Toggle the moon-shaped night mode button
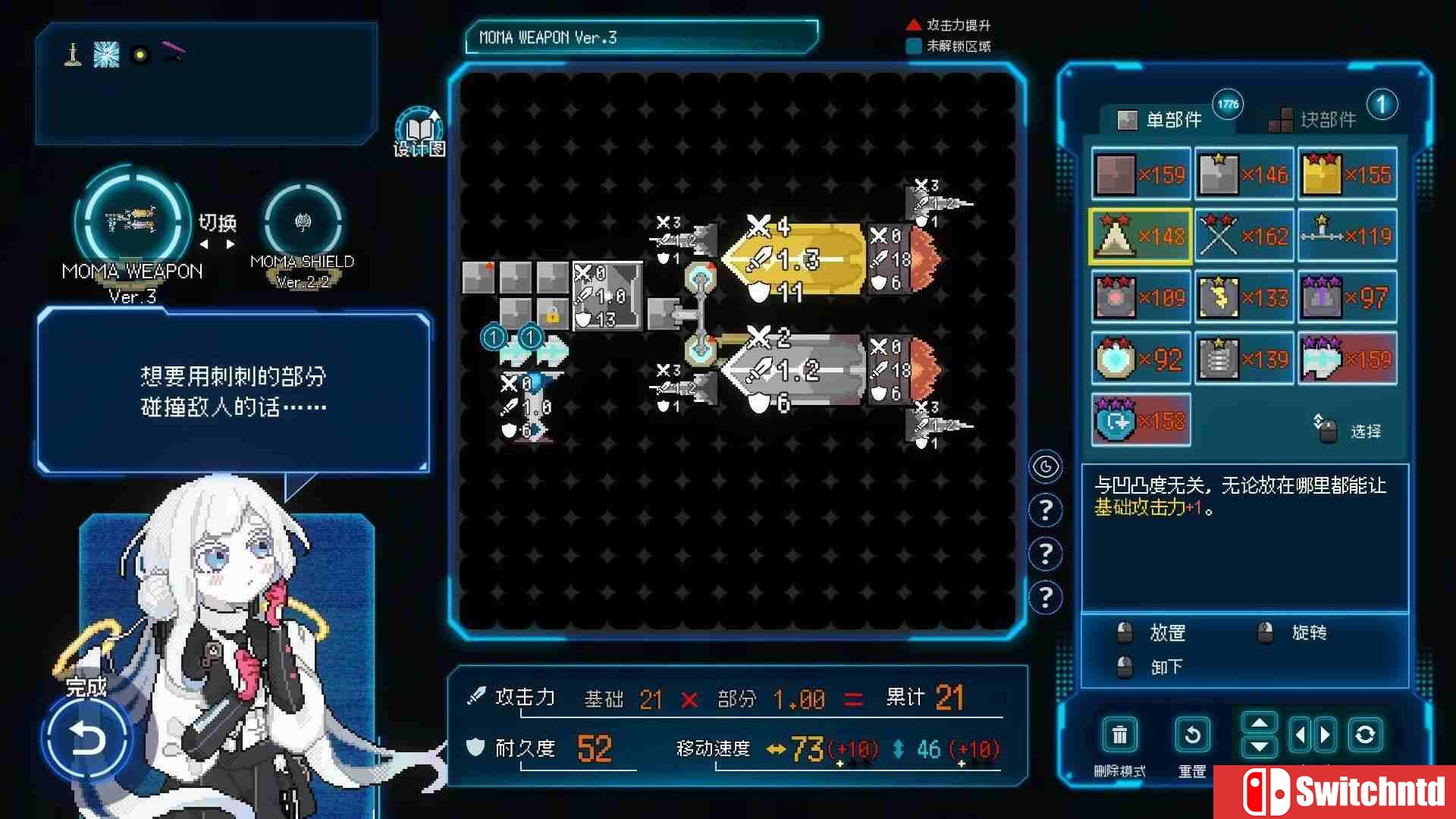 pos(1045,466)
